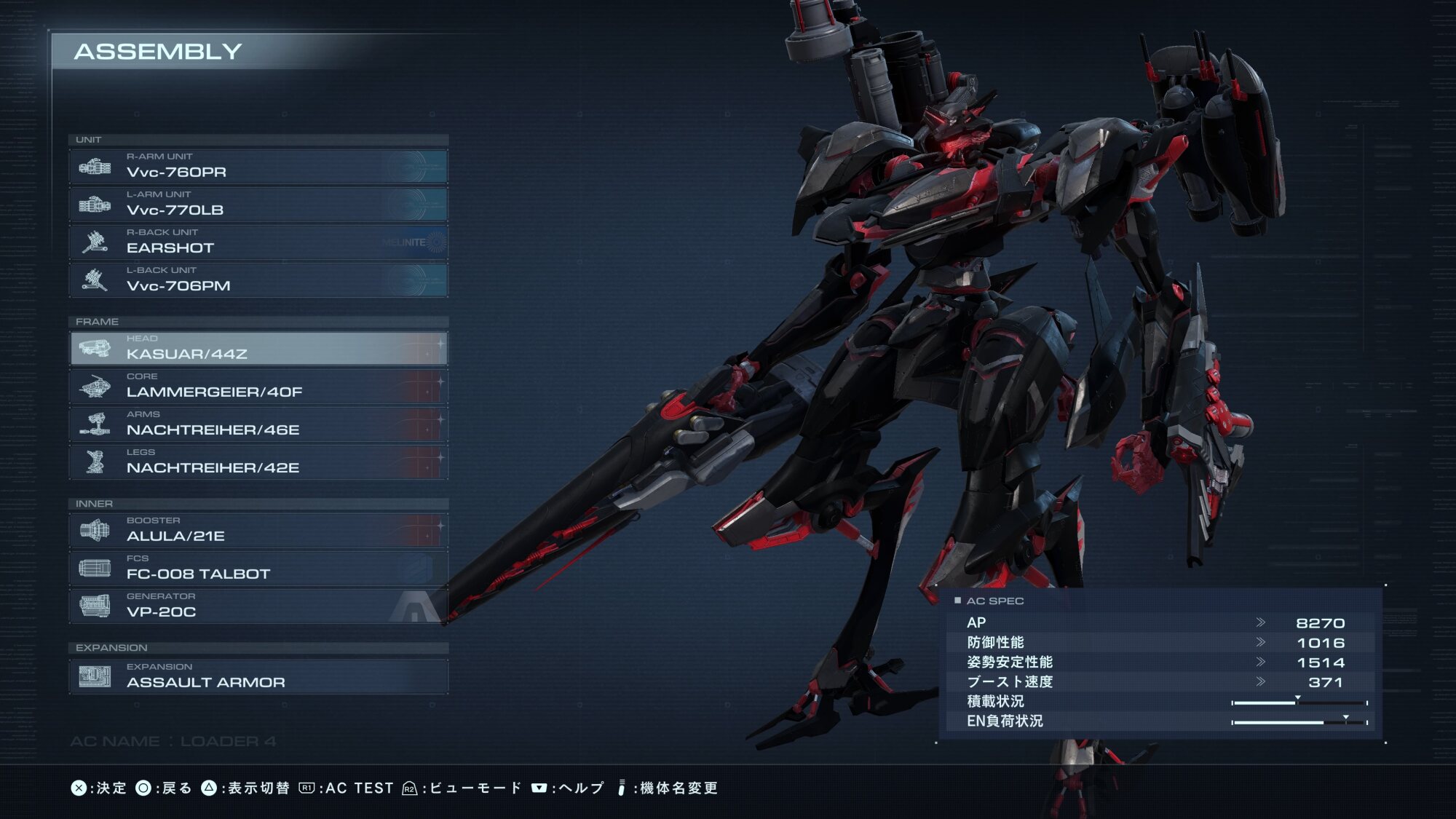The image size is (1456, 819).
Task: Click the LEGS part NACHTREIHER/42E
Action: click(x=258, y=462)
